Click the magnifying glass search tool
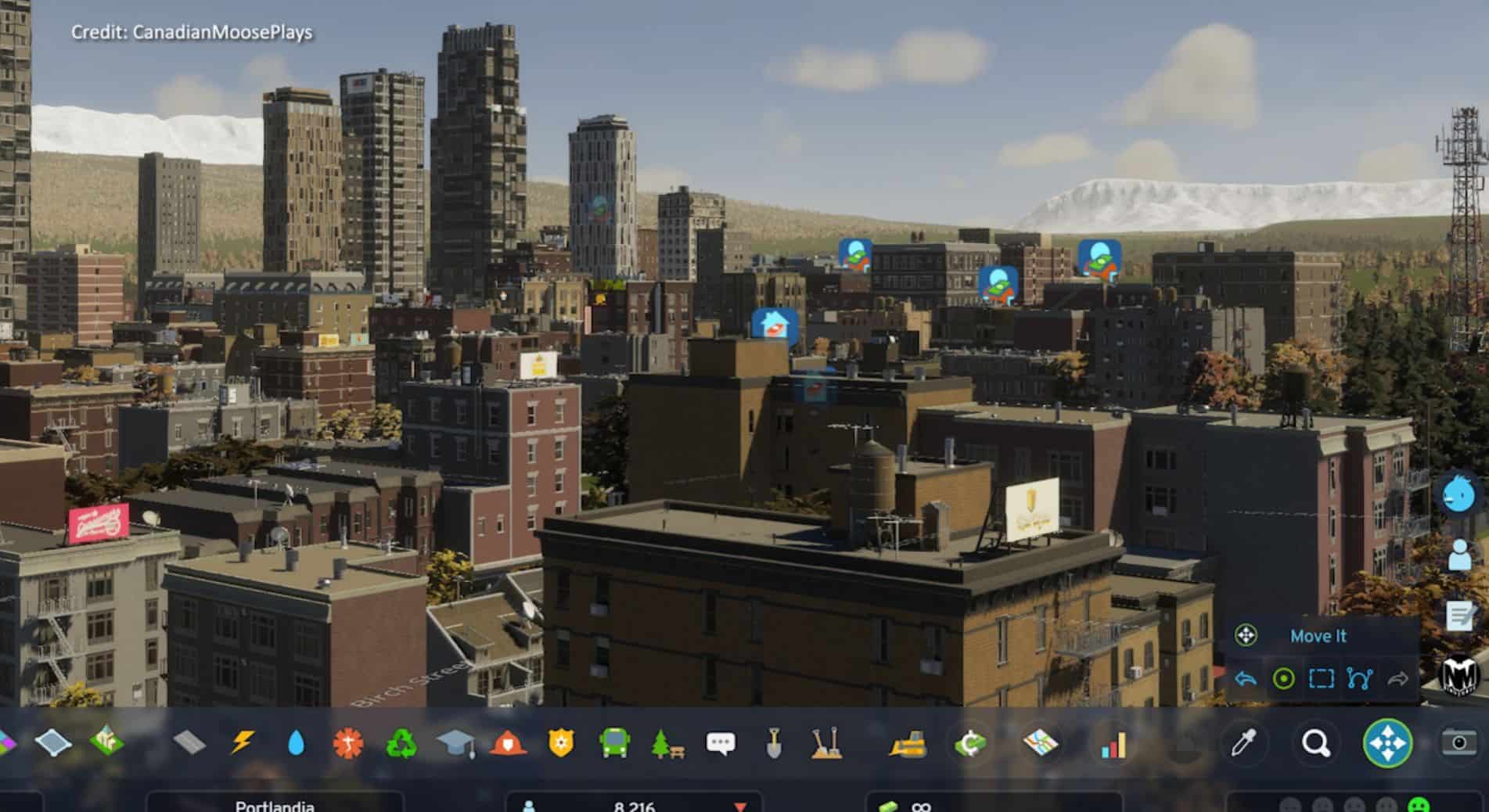Viewport: 1489px width, 812px height. (1316, 743)
